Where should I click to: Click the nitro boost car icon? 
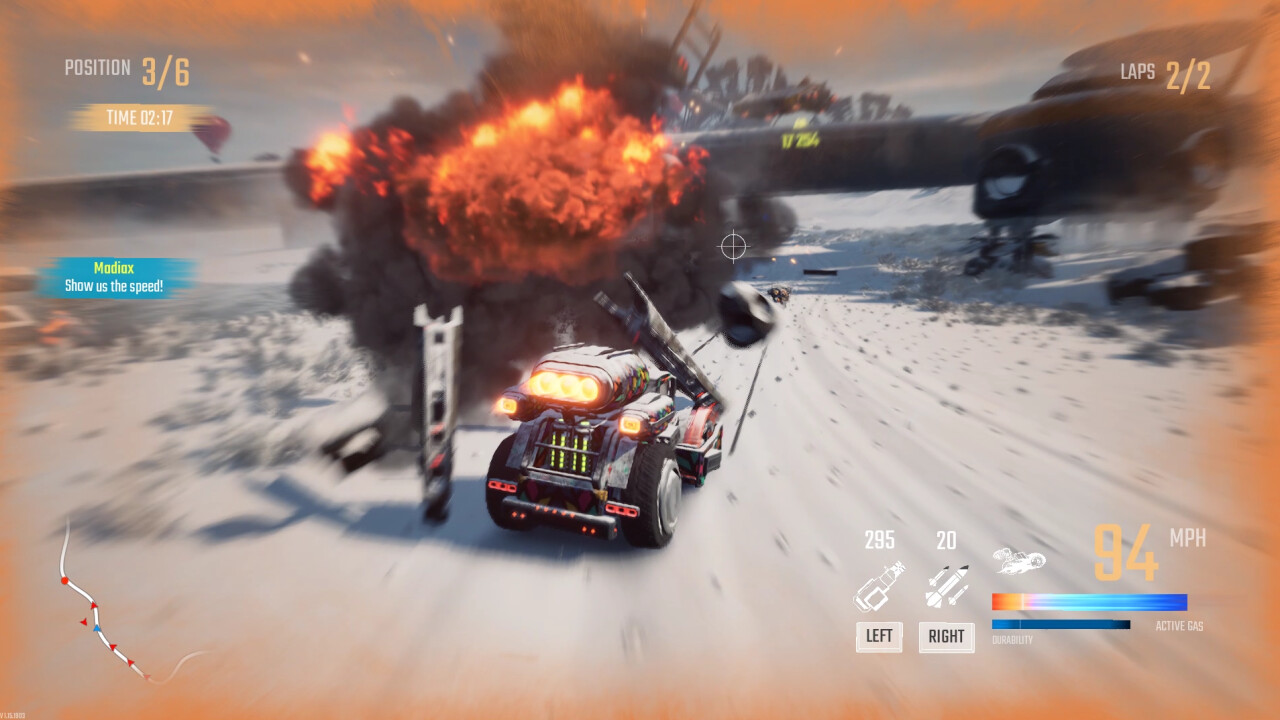coord(1018,561)
